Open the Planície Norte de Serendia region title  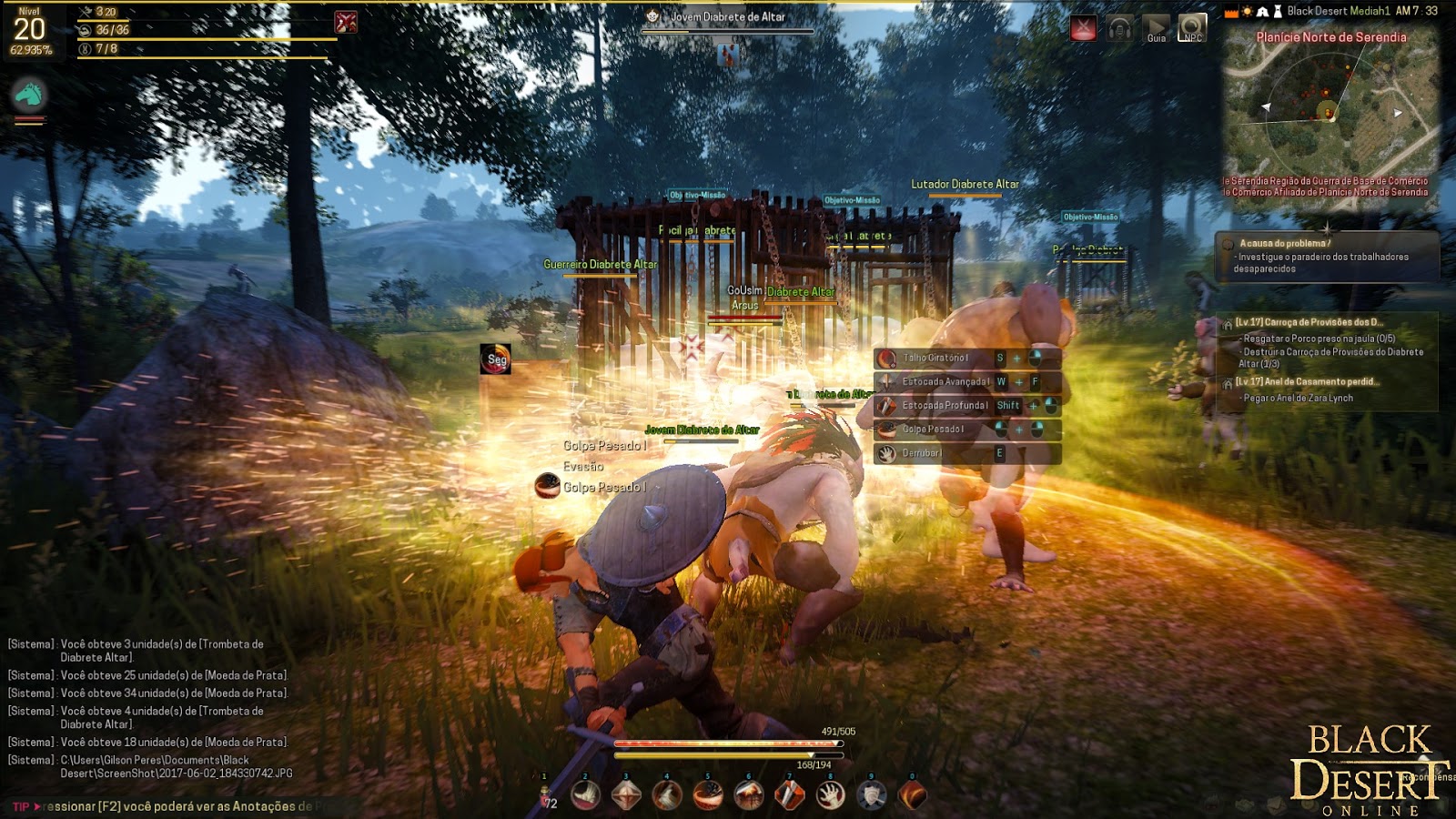1330,38
